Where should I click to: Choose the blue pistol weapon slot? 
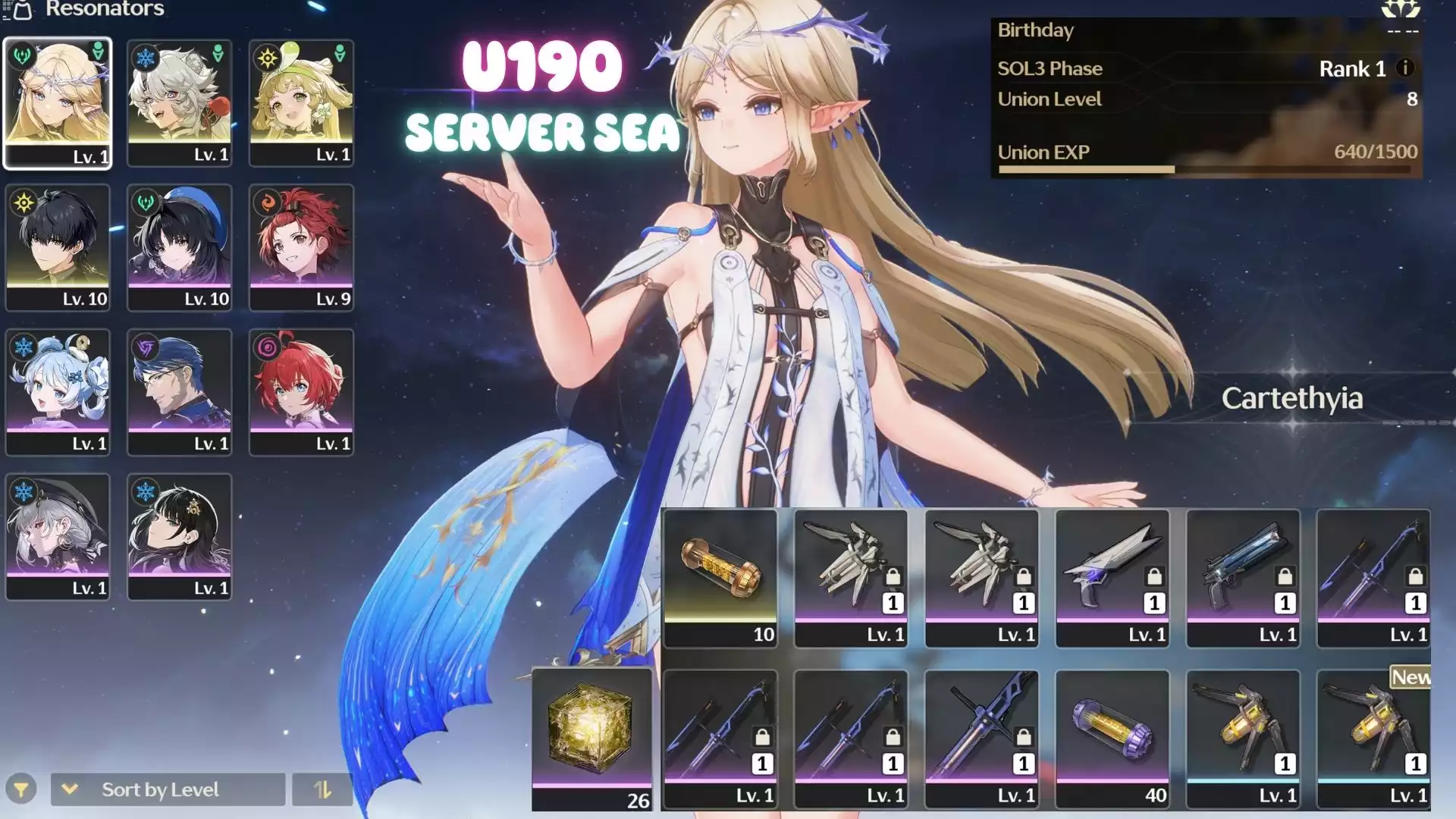click(1243, 578)
